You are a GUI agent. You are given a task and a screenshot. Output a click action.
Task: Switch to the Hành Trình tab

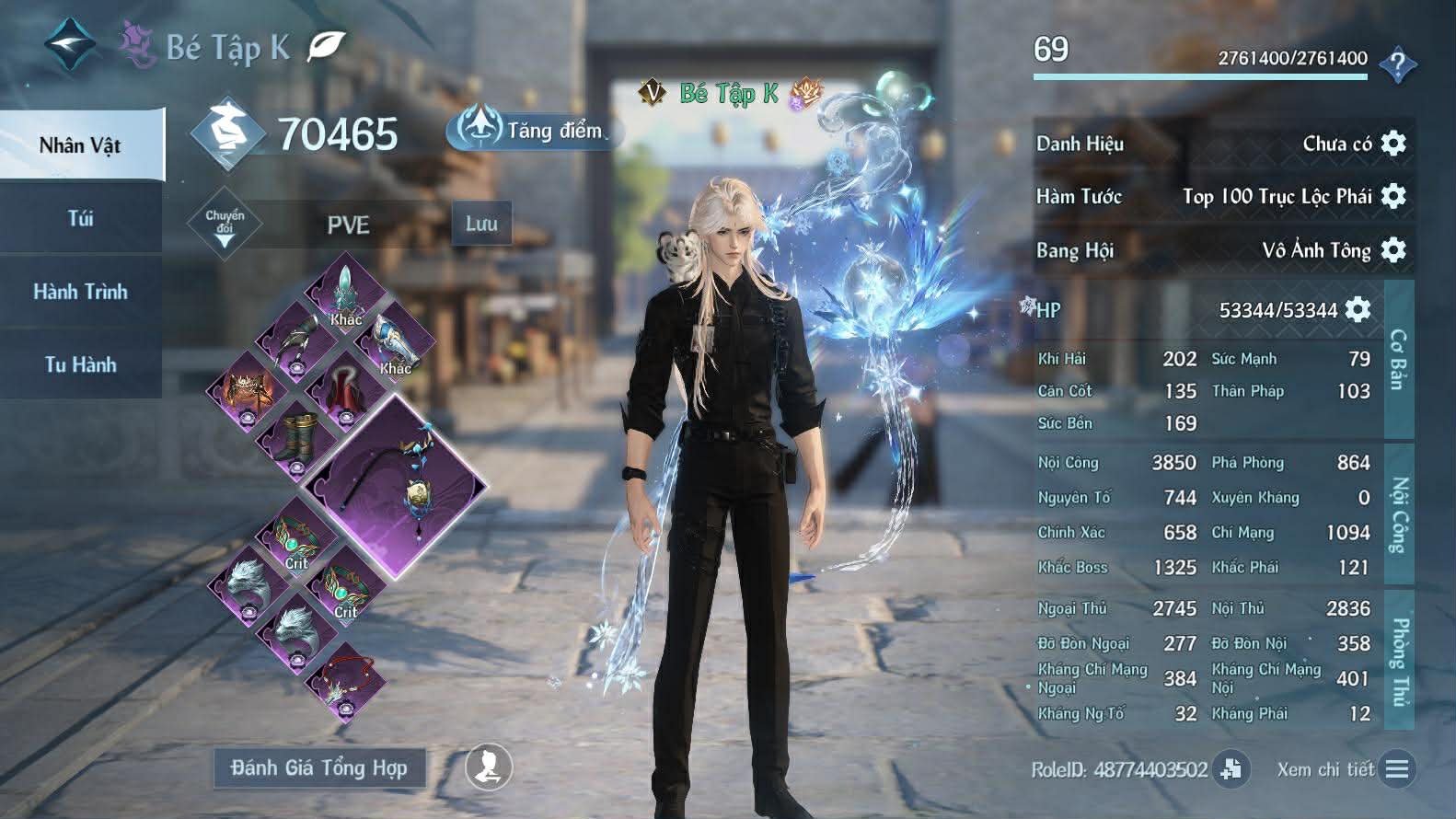coord(81,292)
